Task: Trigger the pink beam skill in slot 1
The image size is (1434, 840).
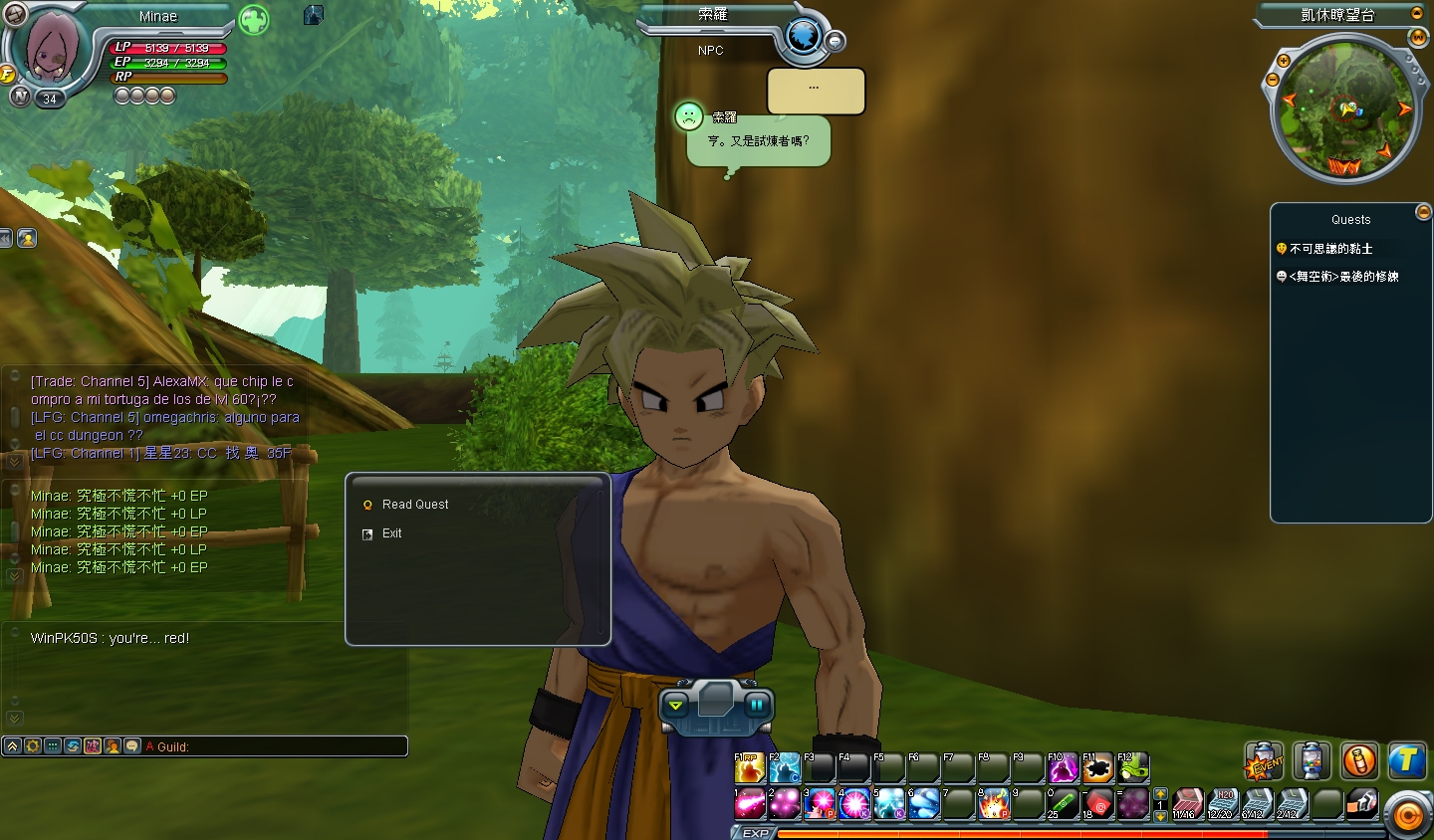Action: tap(748, 804)
